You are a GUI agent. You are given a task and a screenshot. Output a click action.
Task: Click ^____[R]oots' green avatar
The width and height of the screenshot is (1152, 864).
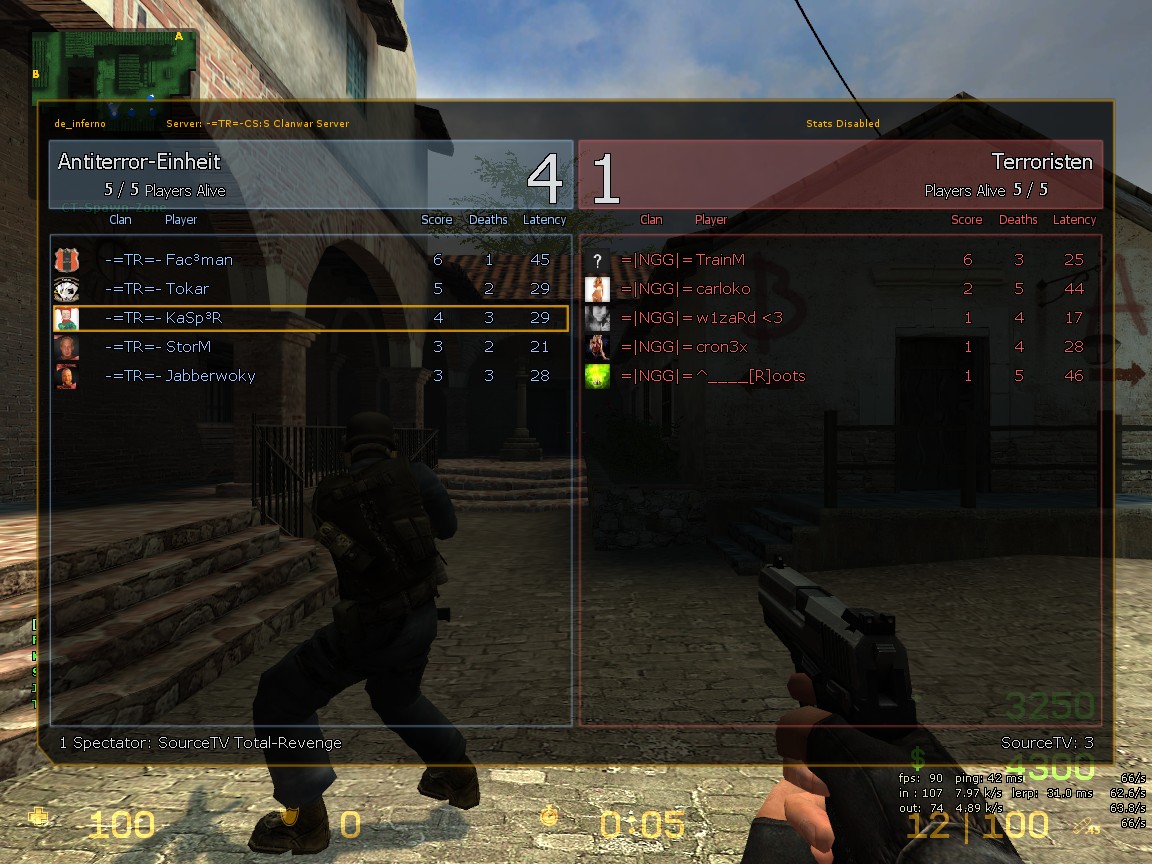597,376
